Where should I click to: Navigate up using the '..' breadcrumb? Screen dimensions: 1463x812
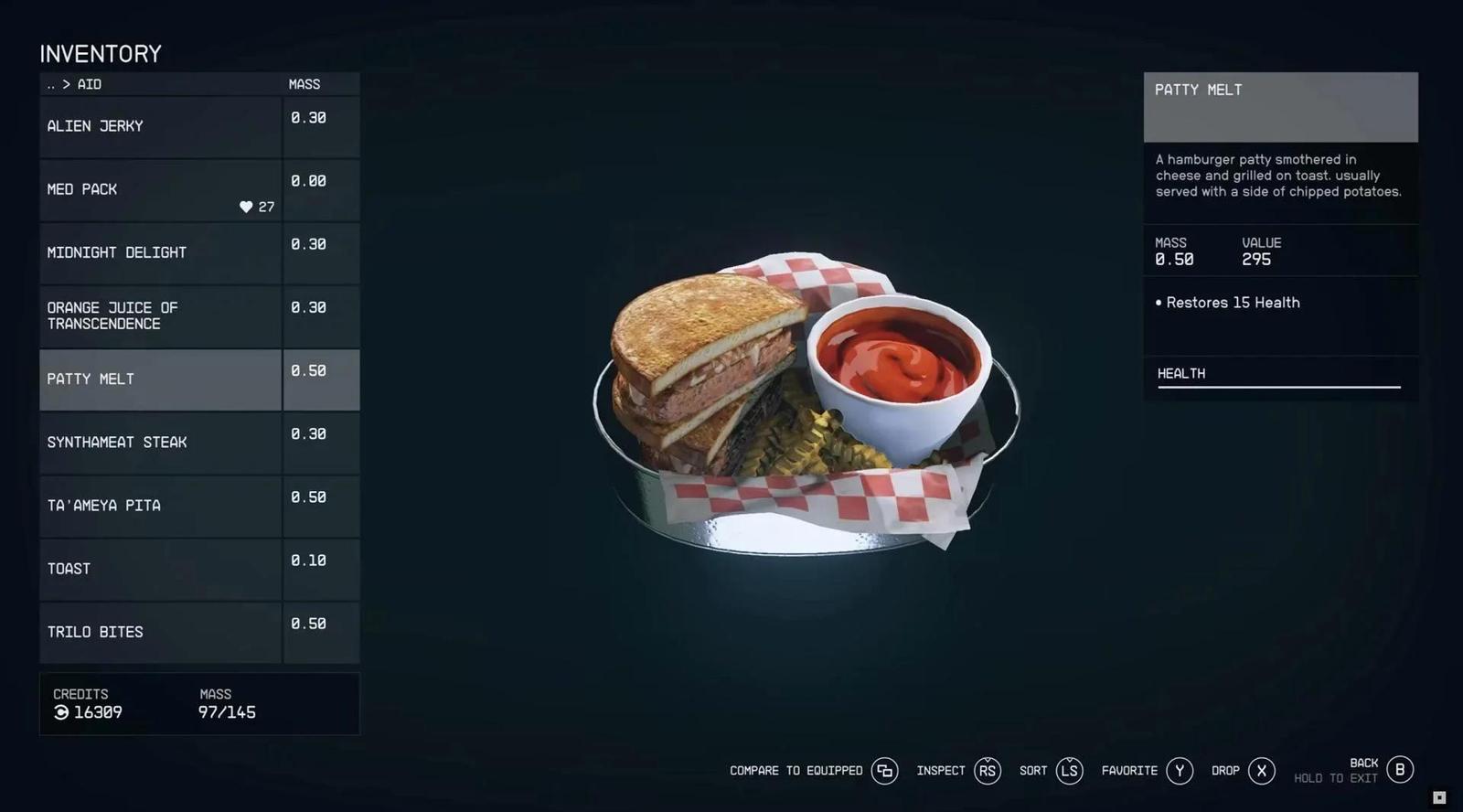pyautogui.click(x=50, y=83)
